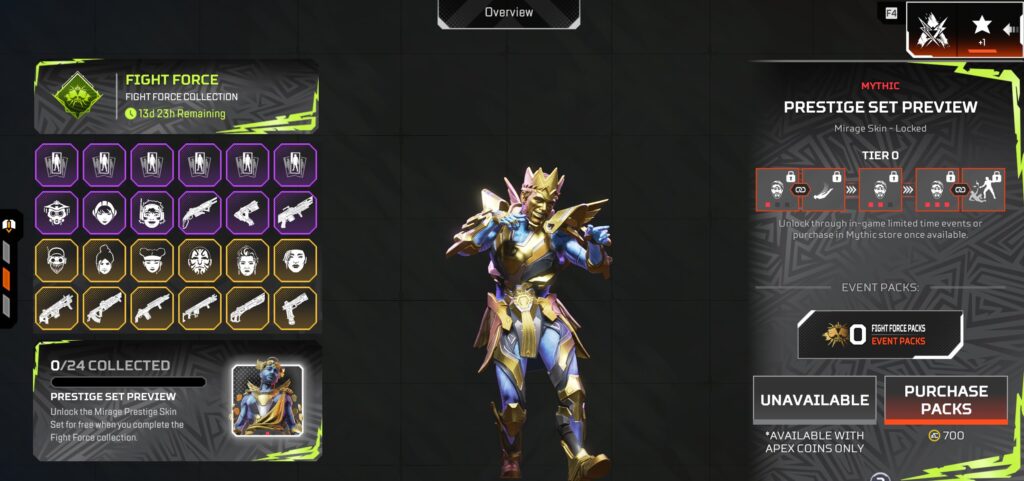
Task: Click the Purchase Packs button
Action: coord(946,399)
